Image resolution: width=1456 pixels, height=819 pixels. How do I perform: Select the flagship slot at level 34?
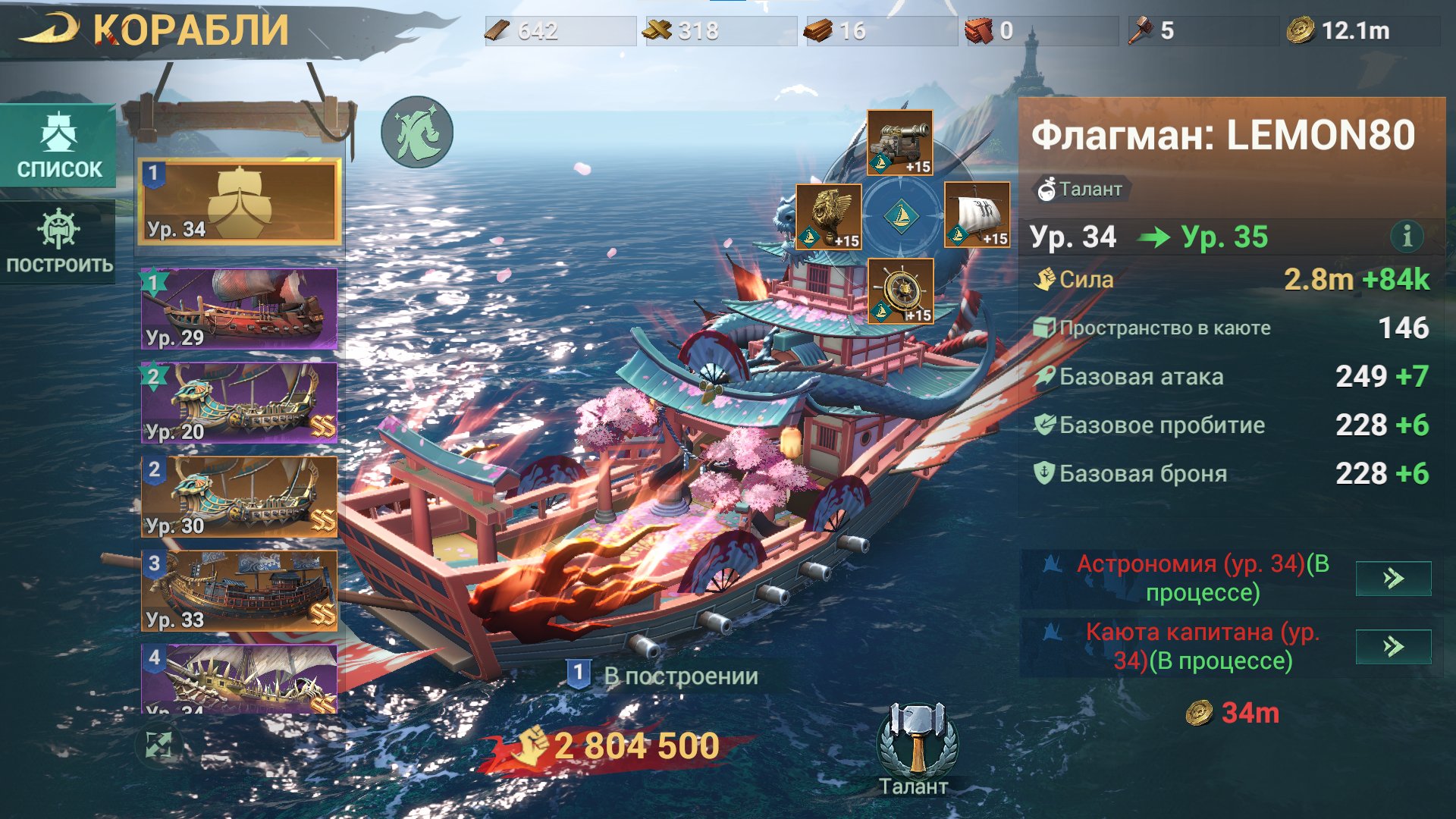click(240, 201)
